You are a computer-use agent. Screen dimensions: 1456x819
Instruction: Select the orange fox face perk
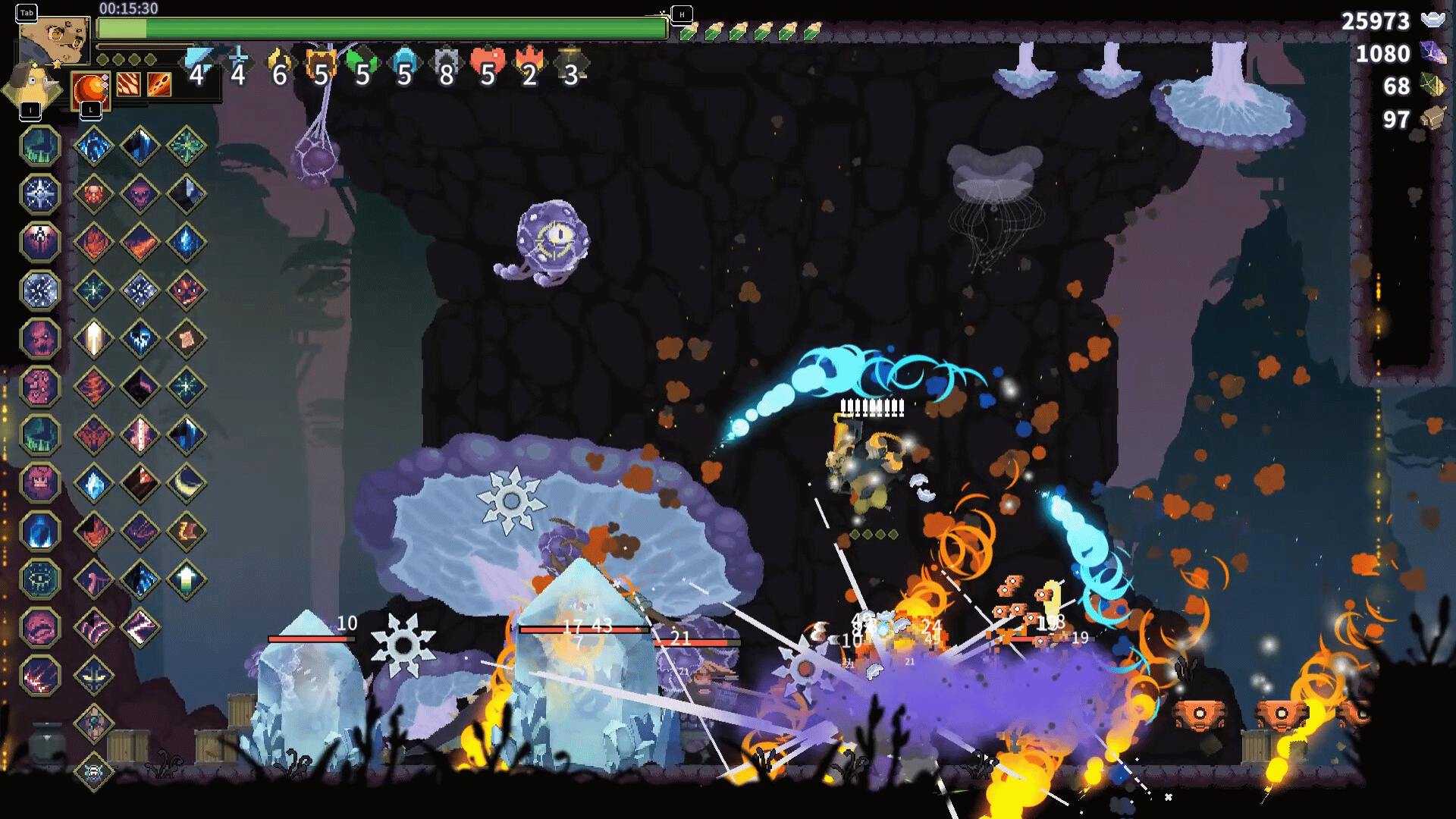click(94, 193)
